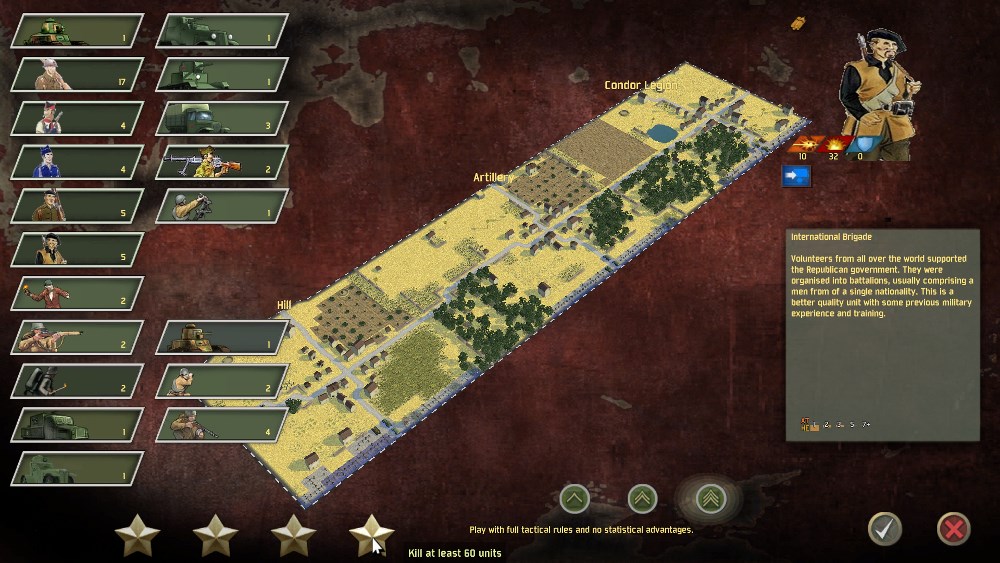Viewport: 1000px width, 563px height.
Task: Confirm with the checkmark button
Action: [x=884, y=528]
